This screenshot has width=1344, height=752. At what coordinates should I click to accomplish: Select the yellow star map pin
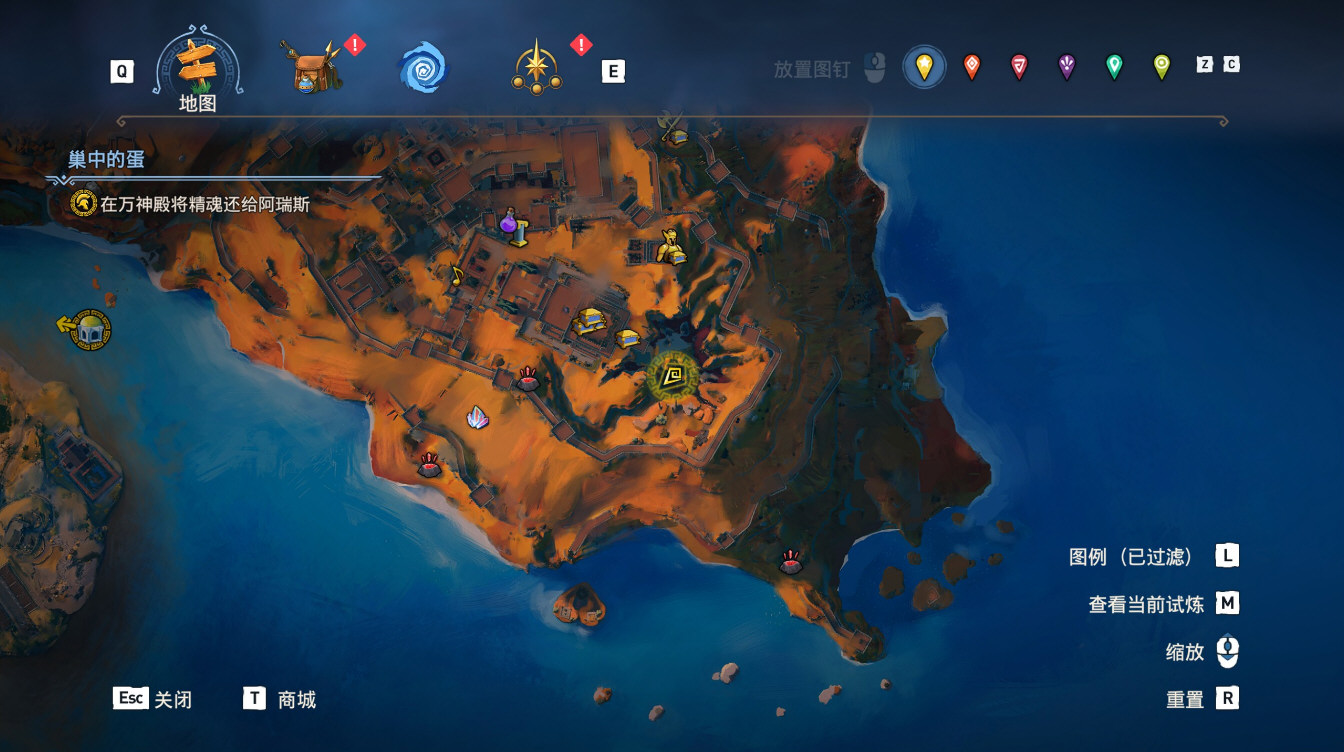pos(924,67)
